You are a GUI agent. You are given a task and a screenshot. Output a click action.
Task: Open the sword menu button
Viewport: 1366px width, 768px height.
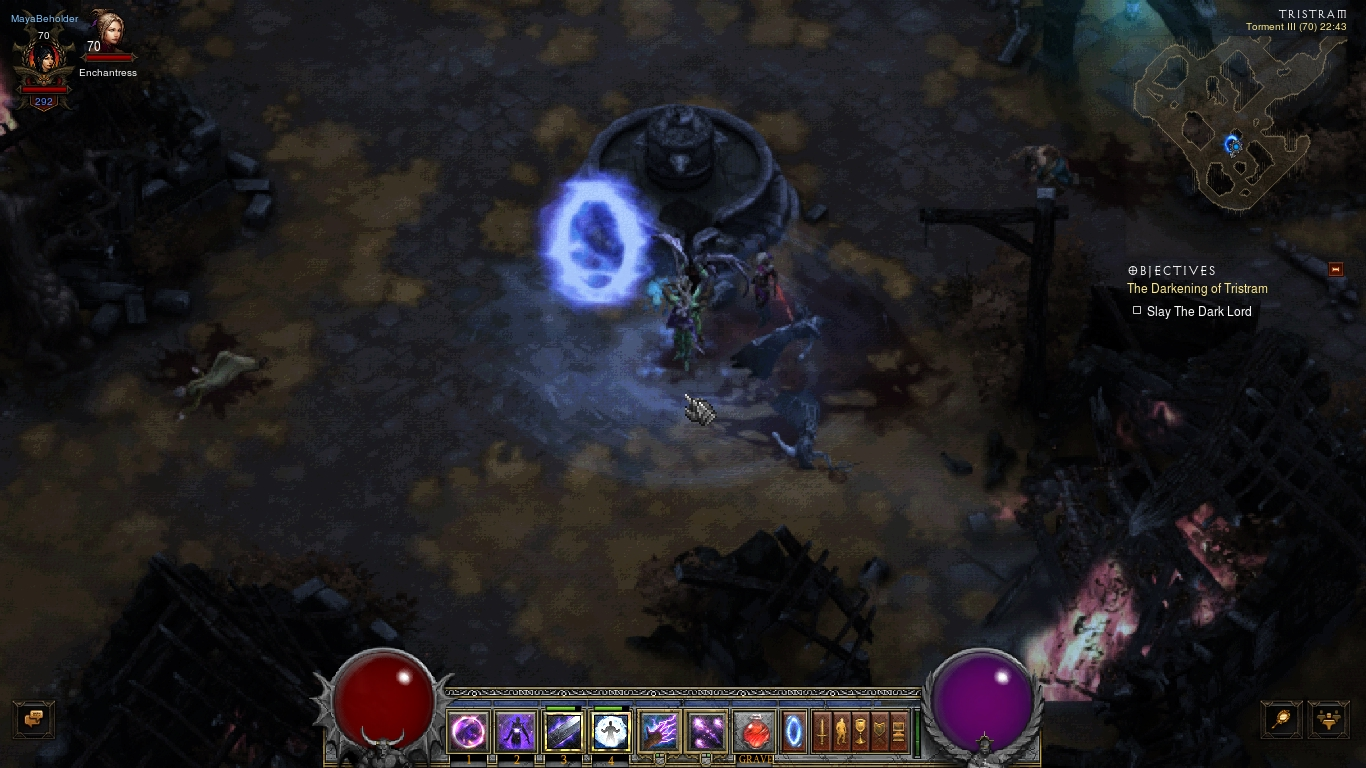pos(822,732)
